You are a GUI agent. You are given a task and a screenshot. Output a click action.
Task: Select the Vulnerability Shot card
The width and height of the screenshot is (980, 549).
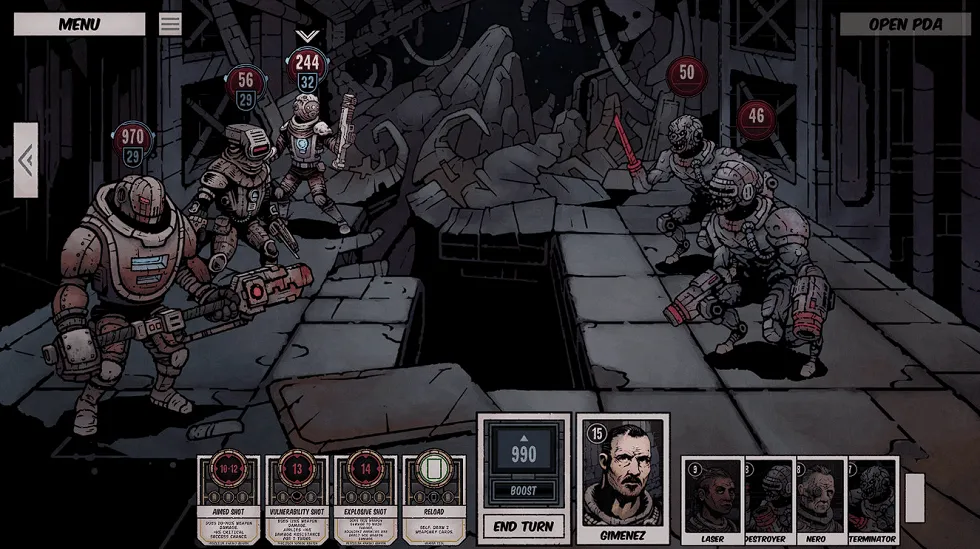[297, 500]
